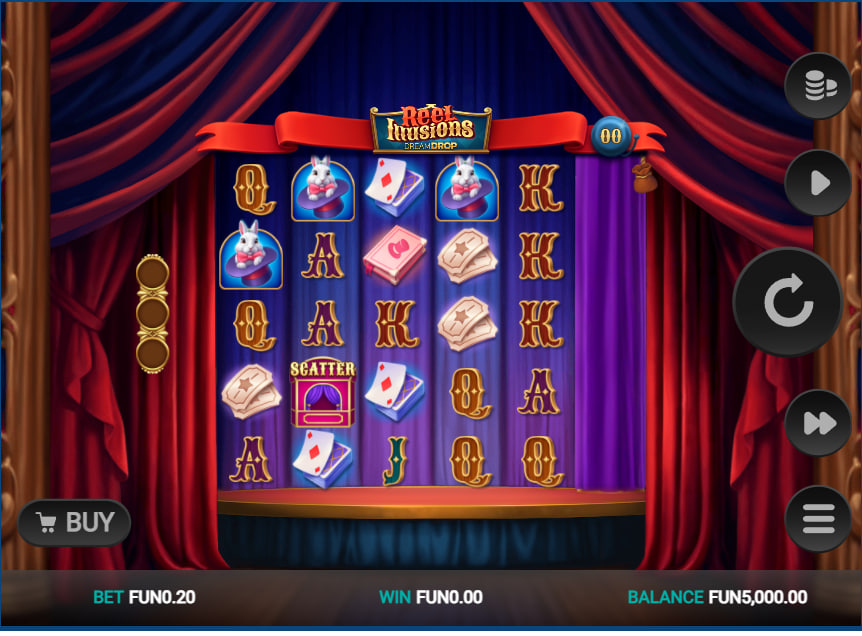Spin the reels with the circular arrow button

[x=788, y=302]
